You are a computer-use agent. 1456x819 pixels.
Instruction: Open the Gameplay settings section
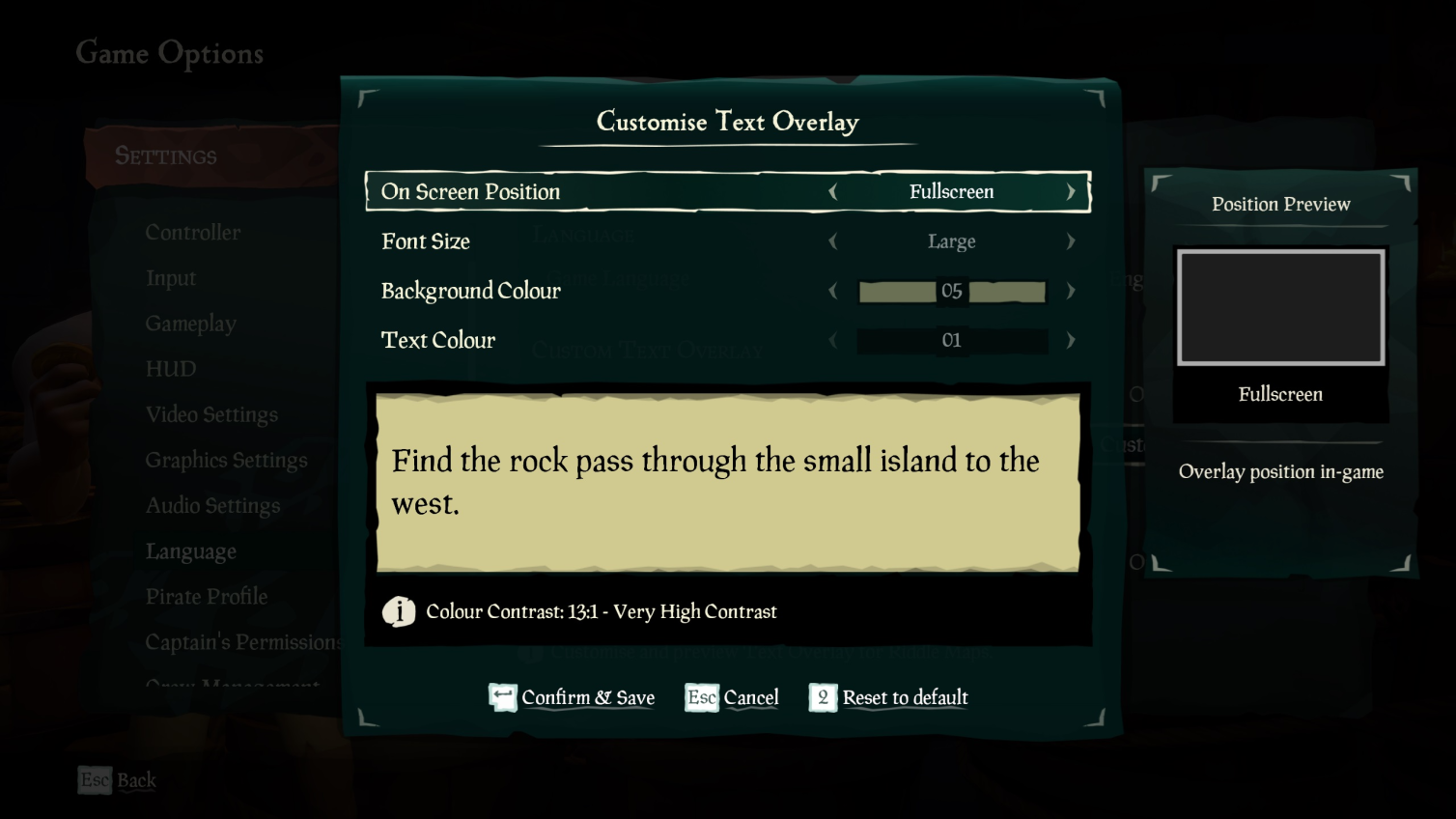[190, 324]
